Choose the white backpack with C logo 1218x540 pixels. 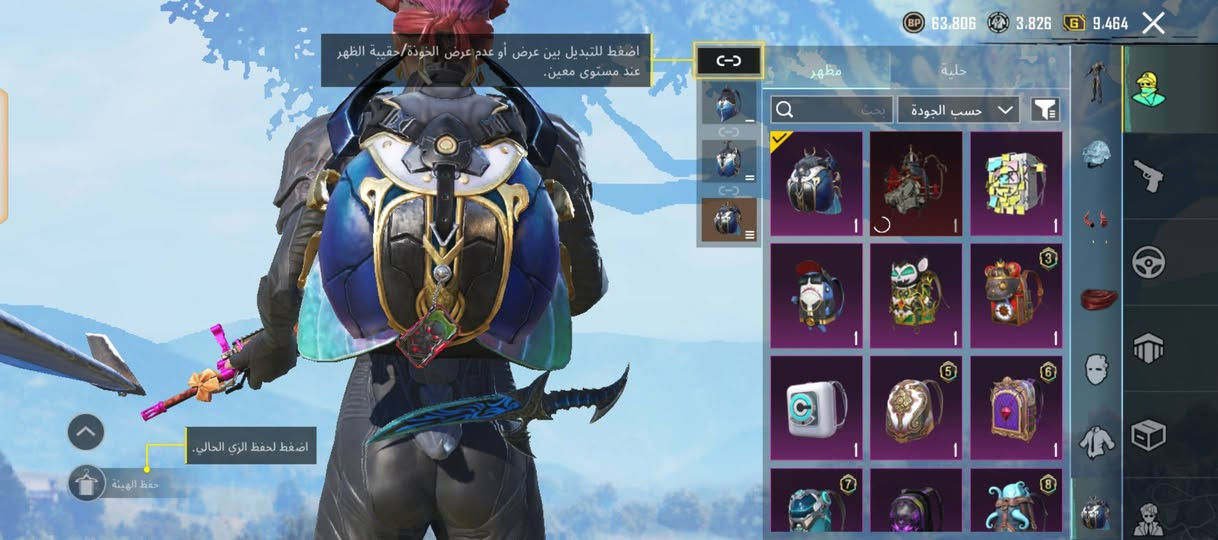pyautogui.click(x=816, y=408)
